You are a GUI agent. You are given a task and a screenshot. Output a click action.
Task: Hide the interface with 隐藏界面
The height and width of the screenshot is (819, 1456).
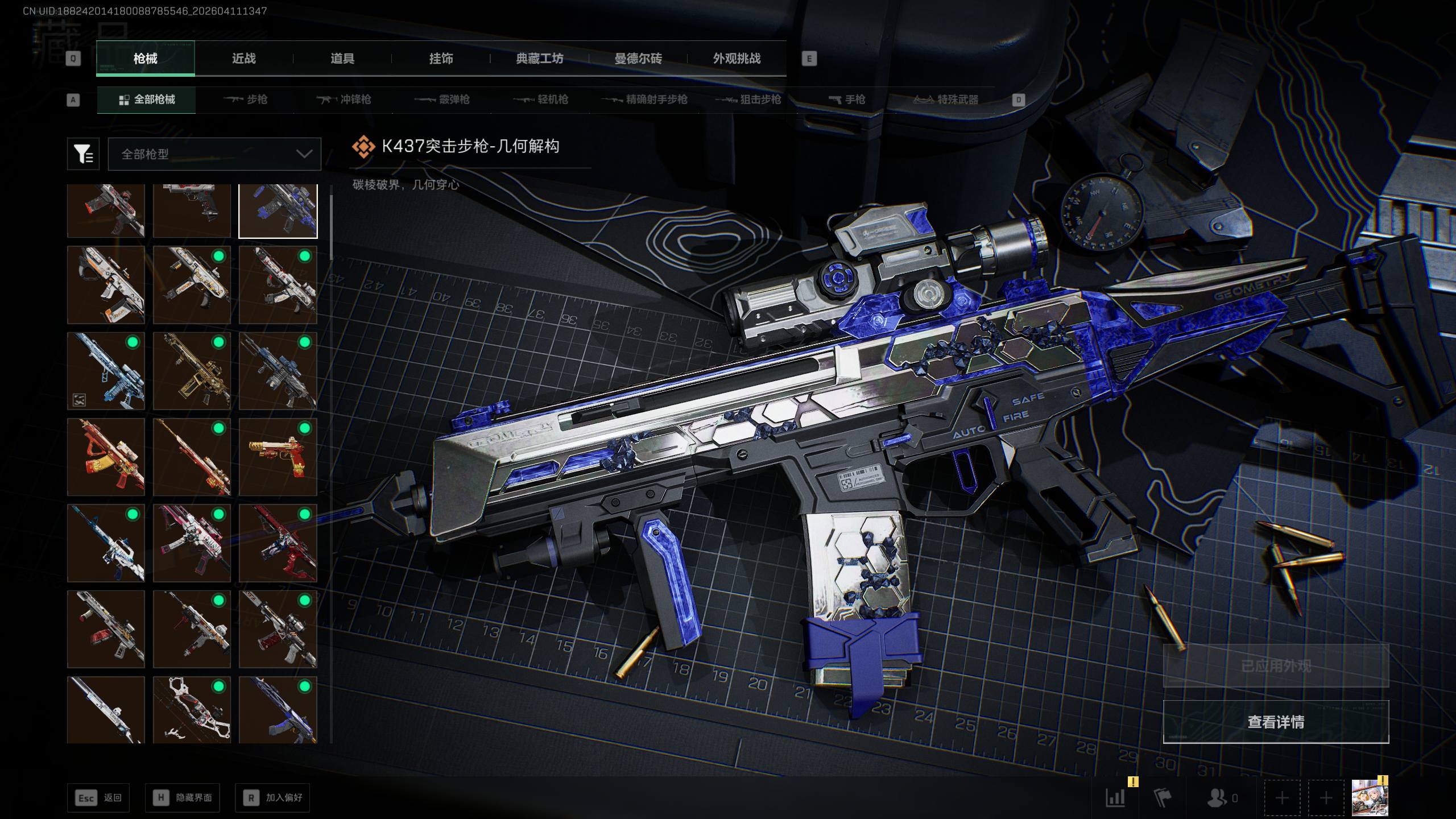click(182, 798)
